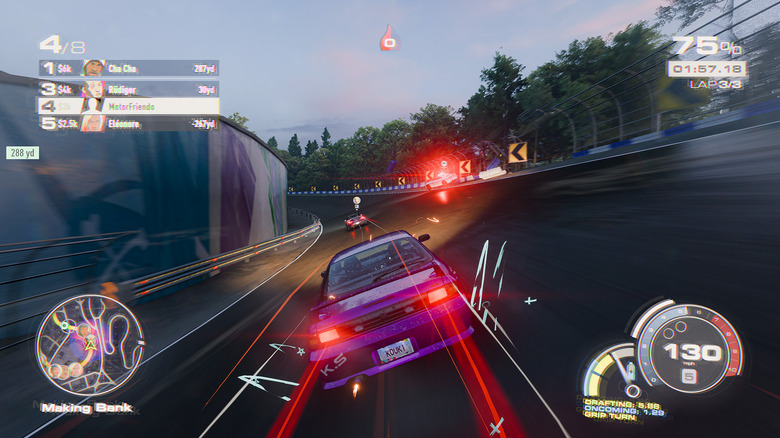Choose the highlighted MotorFriendo standings row
Screen dimensions: 780x438
pos(128,105)
